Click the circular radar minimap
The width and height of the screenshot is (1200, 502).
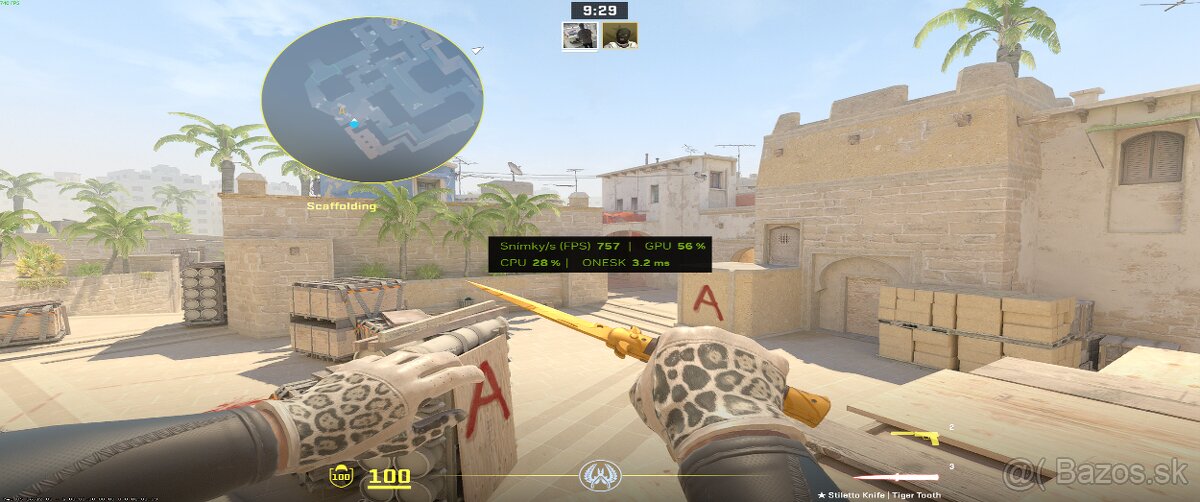pyautogui.click(x=372, y=98)
